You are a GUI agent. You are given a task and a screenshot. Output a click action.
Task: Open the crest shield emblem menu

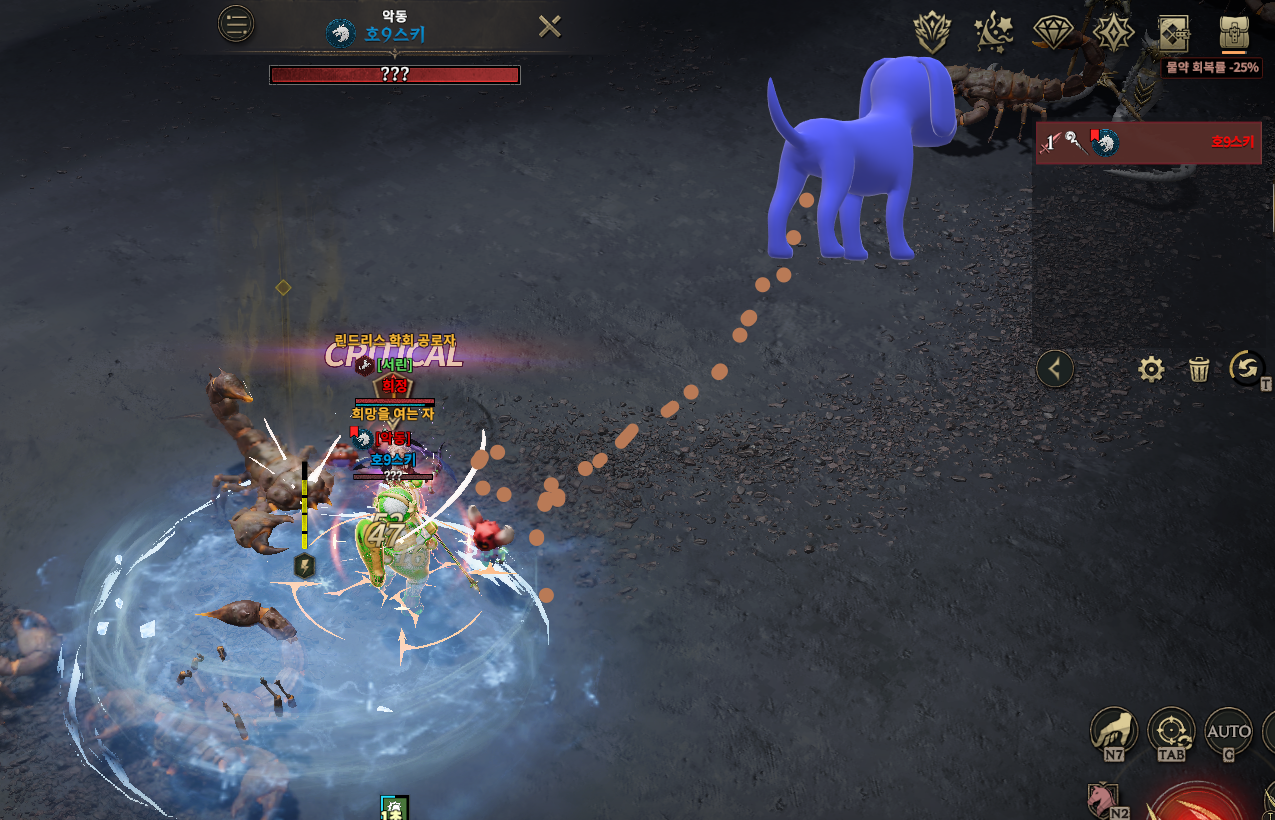[x=932, y=33]
